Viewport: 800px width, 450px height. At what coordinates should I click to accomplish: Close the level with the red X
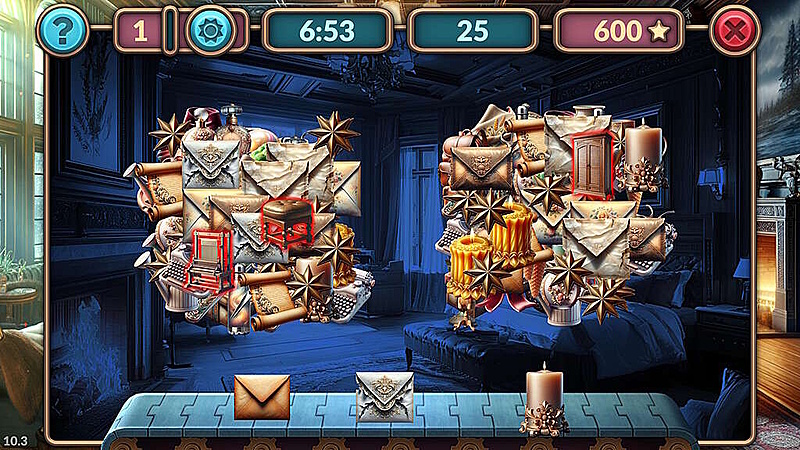735,31
